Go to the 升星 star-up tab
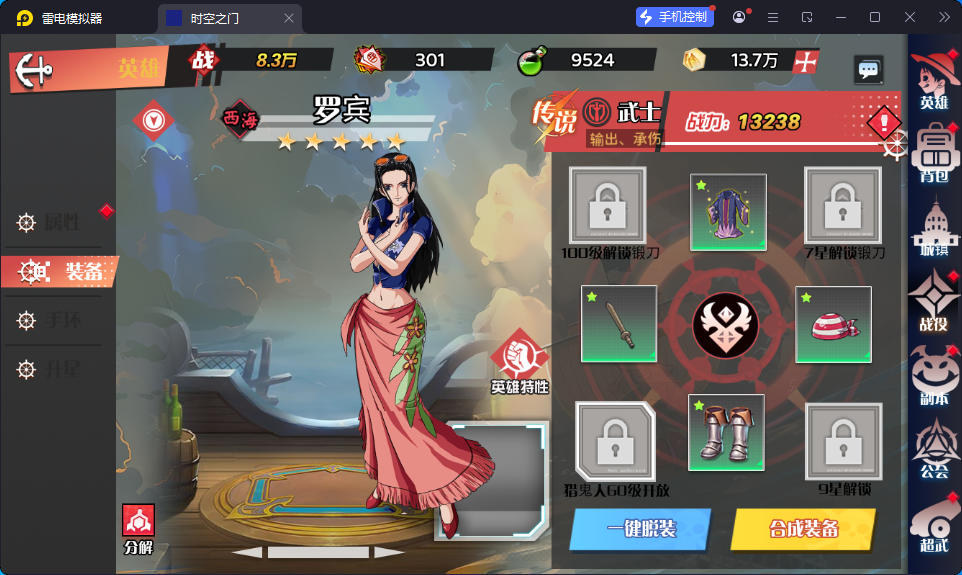962x575 pixels. tap(60, 370)
